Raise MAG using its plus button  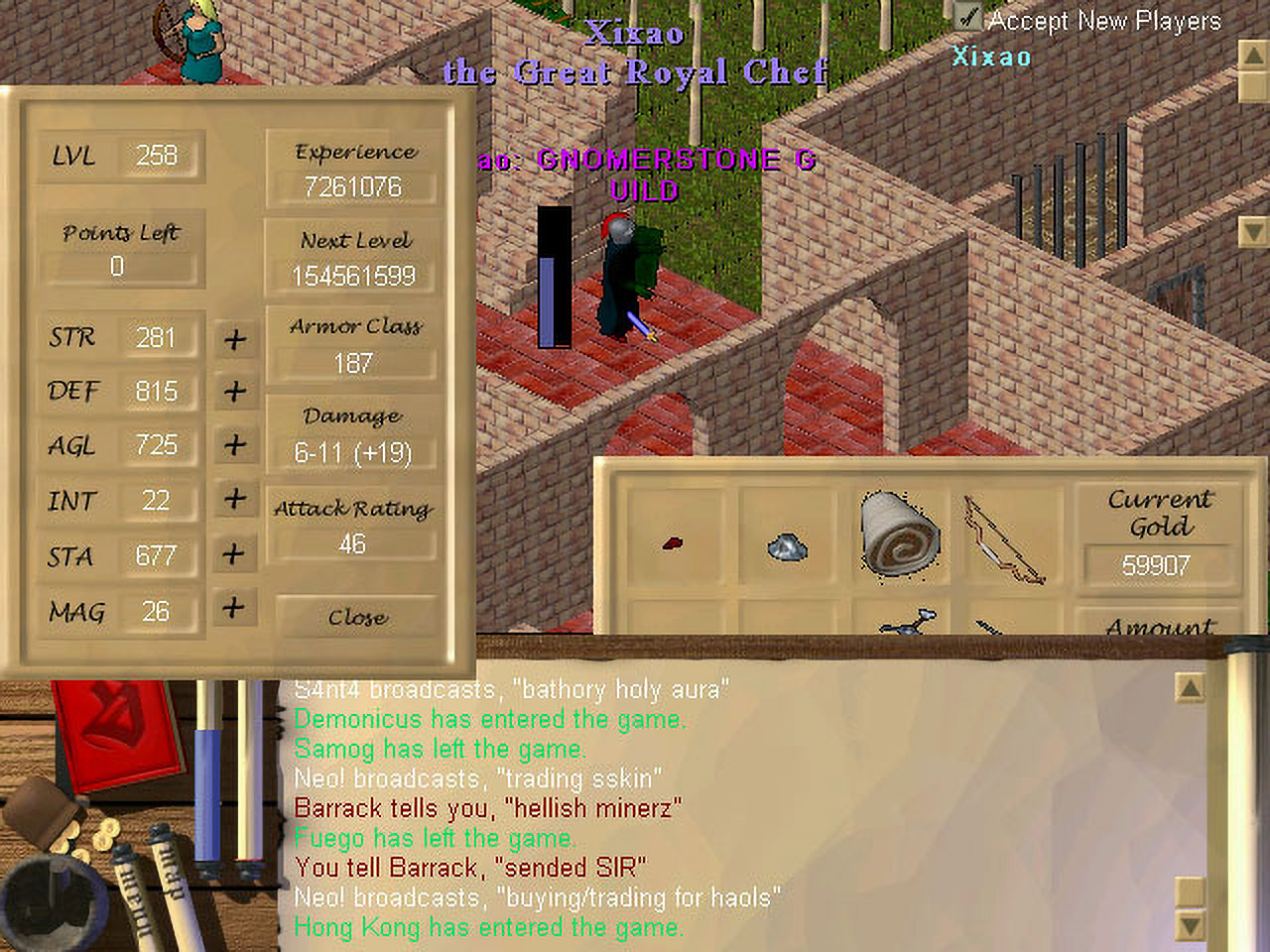(234, 607)
